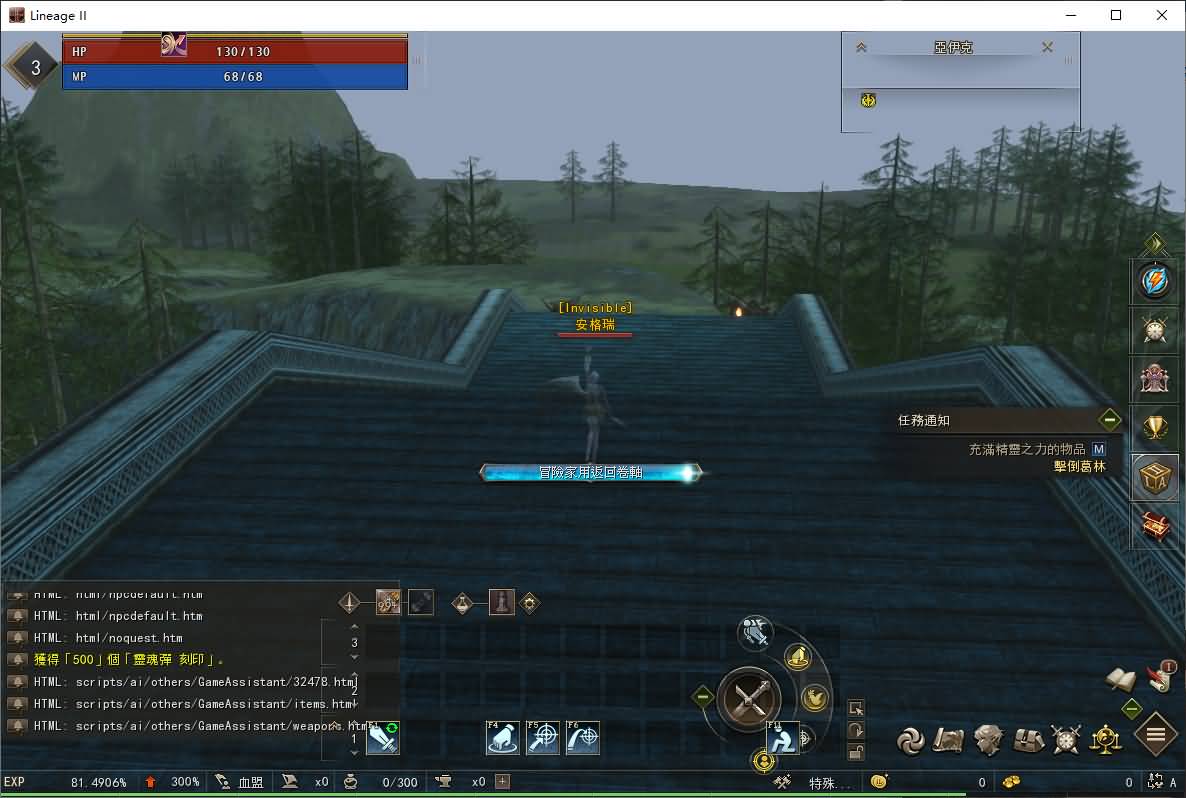Image resolution: width=1186 pixels, height=798 pixels.
Task: Click the crossed swords attack button
Action: pos(749,696)
